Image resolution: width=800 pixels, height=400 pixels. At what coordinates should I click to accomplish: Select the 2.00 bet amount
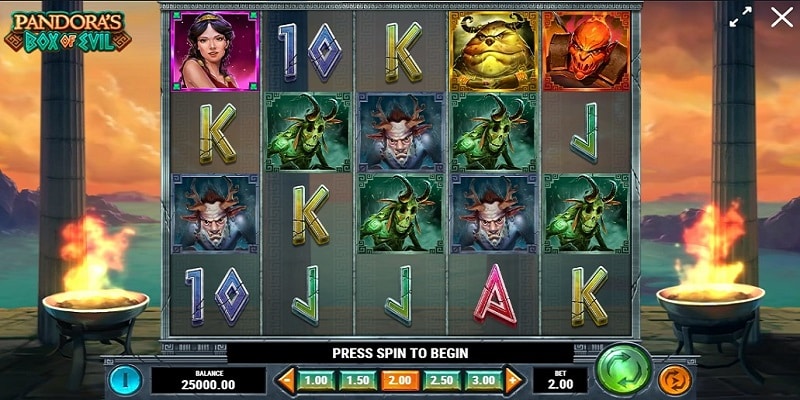point(399,380)
